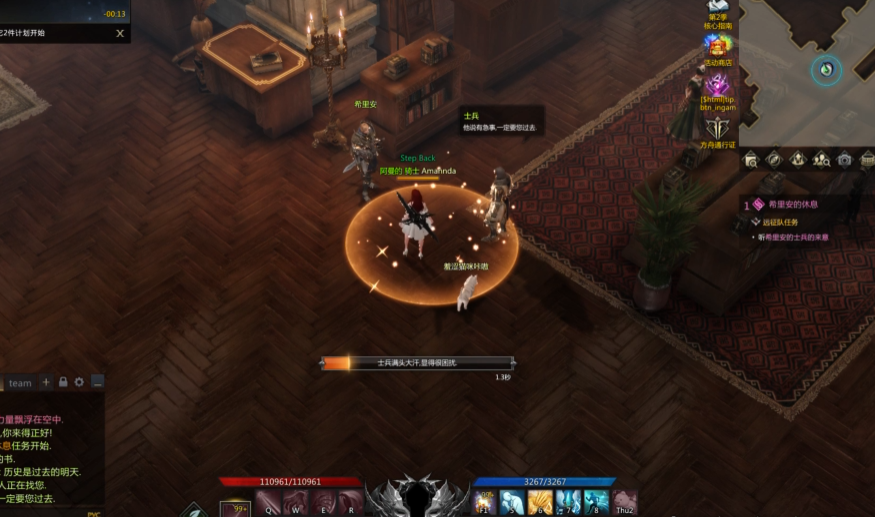
Task: Cast the R skill on the hotbar
Action: coord(351,503)
